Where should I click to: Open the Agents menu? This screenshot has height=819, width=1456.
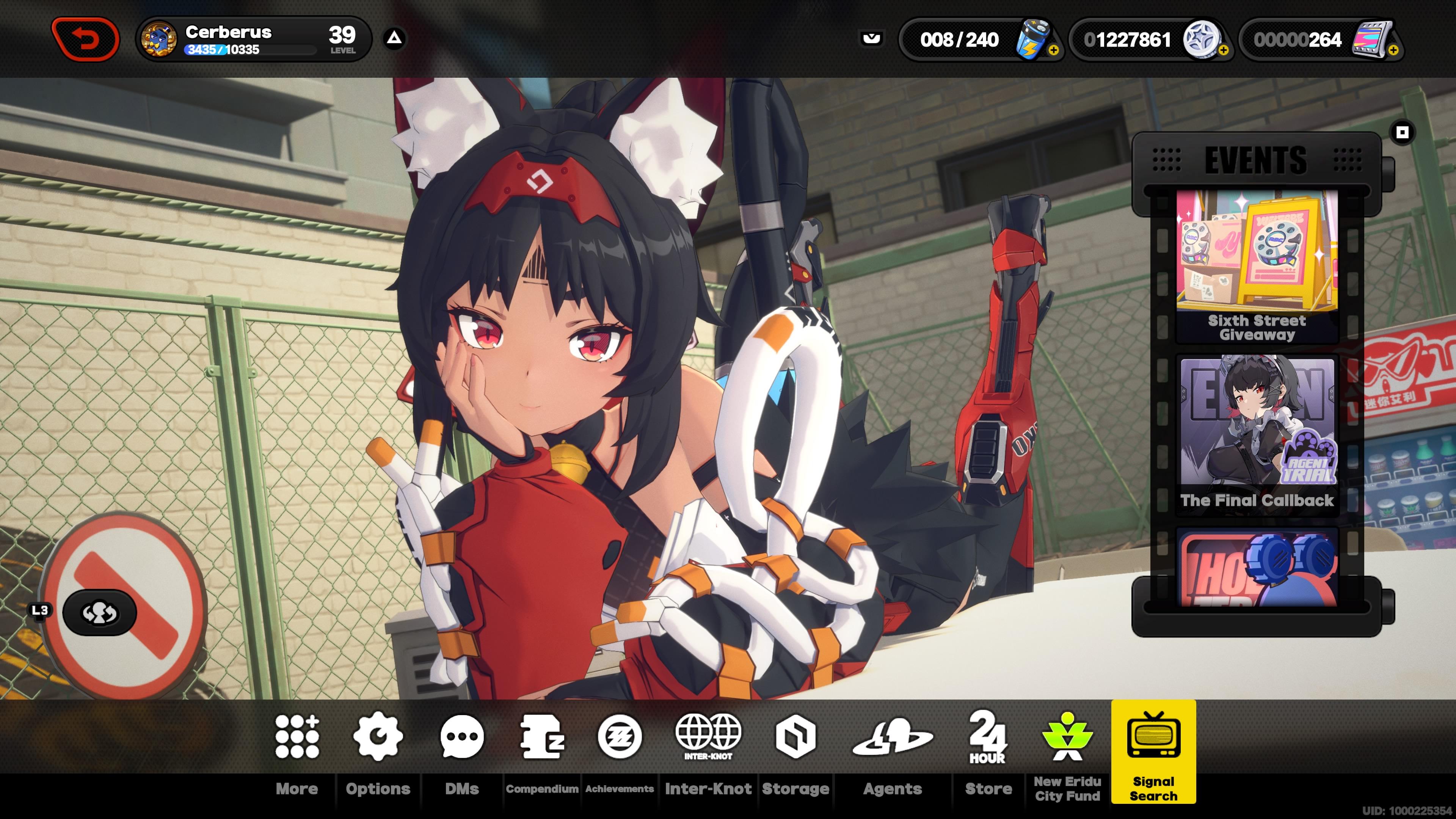[893, 752]
